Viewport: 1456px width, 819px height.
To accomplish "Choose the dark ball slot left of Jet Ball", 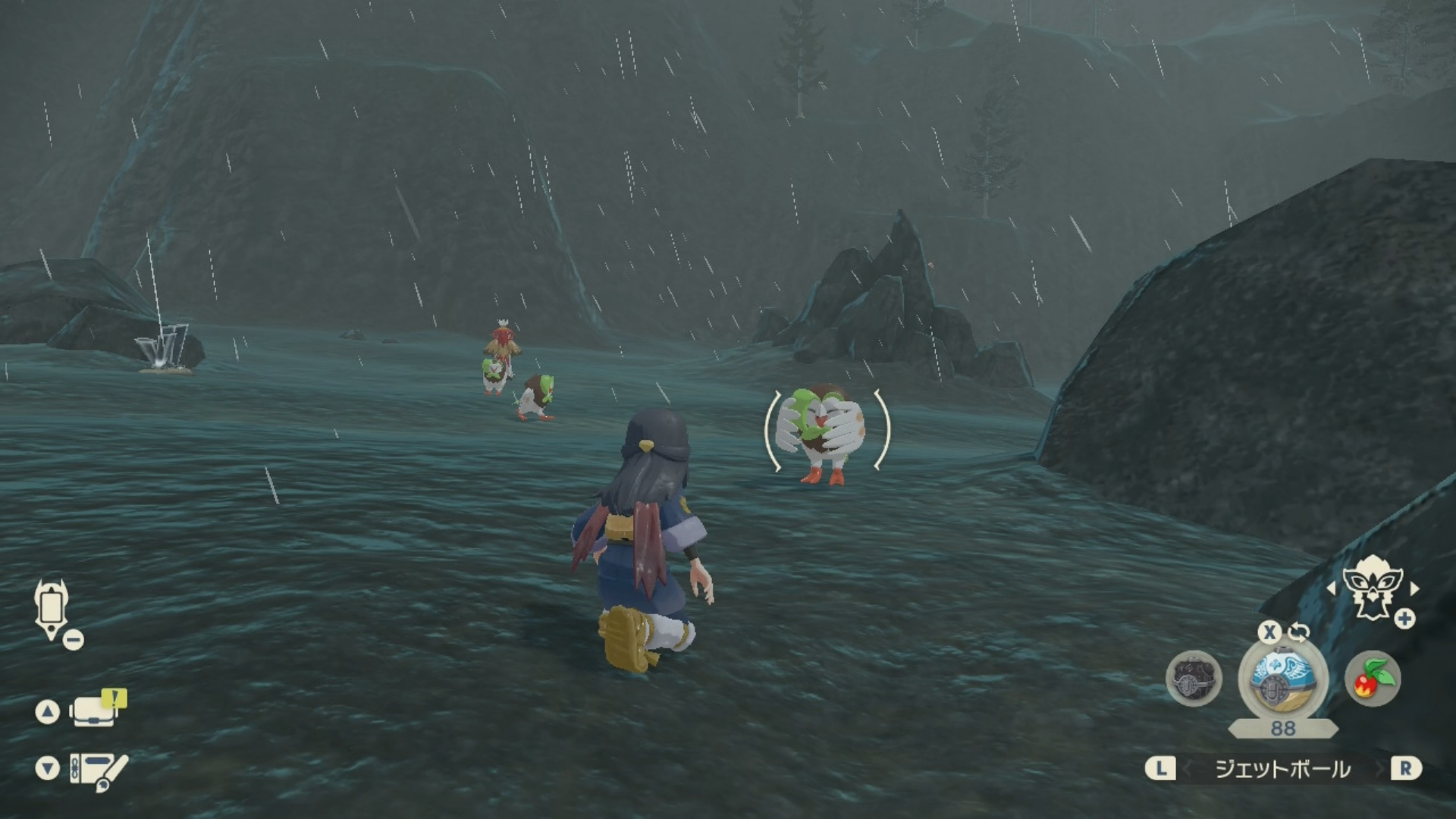I will coord(1194,678).
